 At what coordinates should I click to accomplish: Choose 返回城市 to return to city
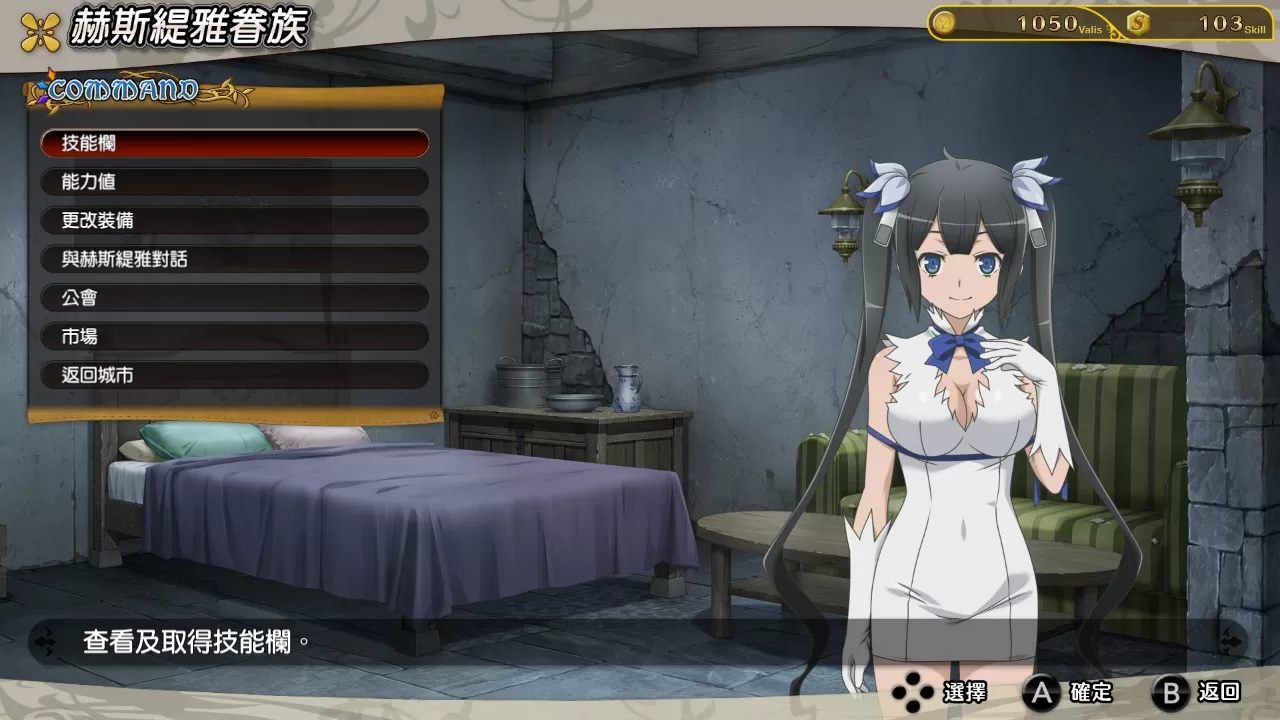234,375
